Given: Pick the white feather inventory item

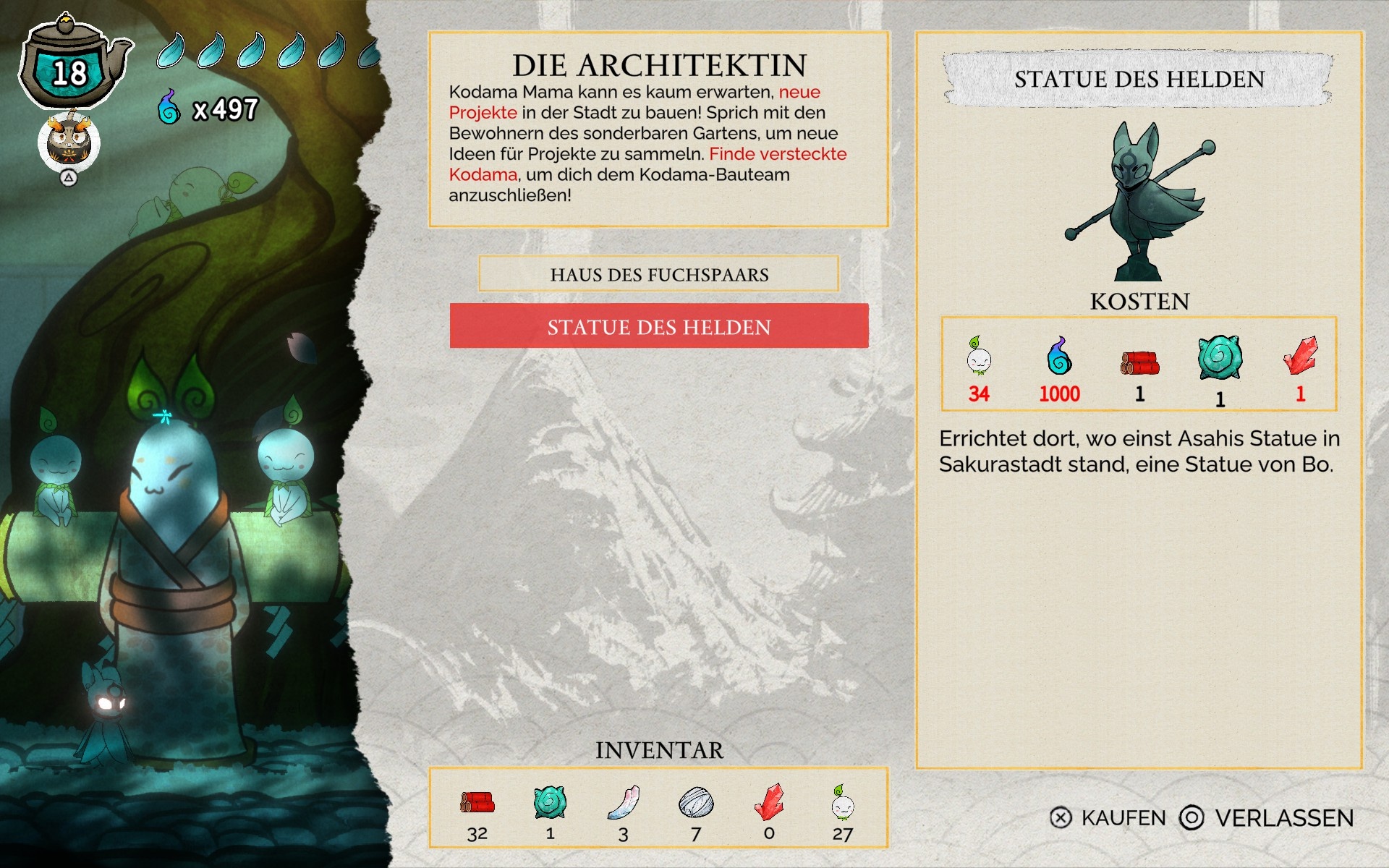Looking at the screenshot, I should pos(623,803).
